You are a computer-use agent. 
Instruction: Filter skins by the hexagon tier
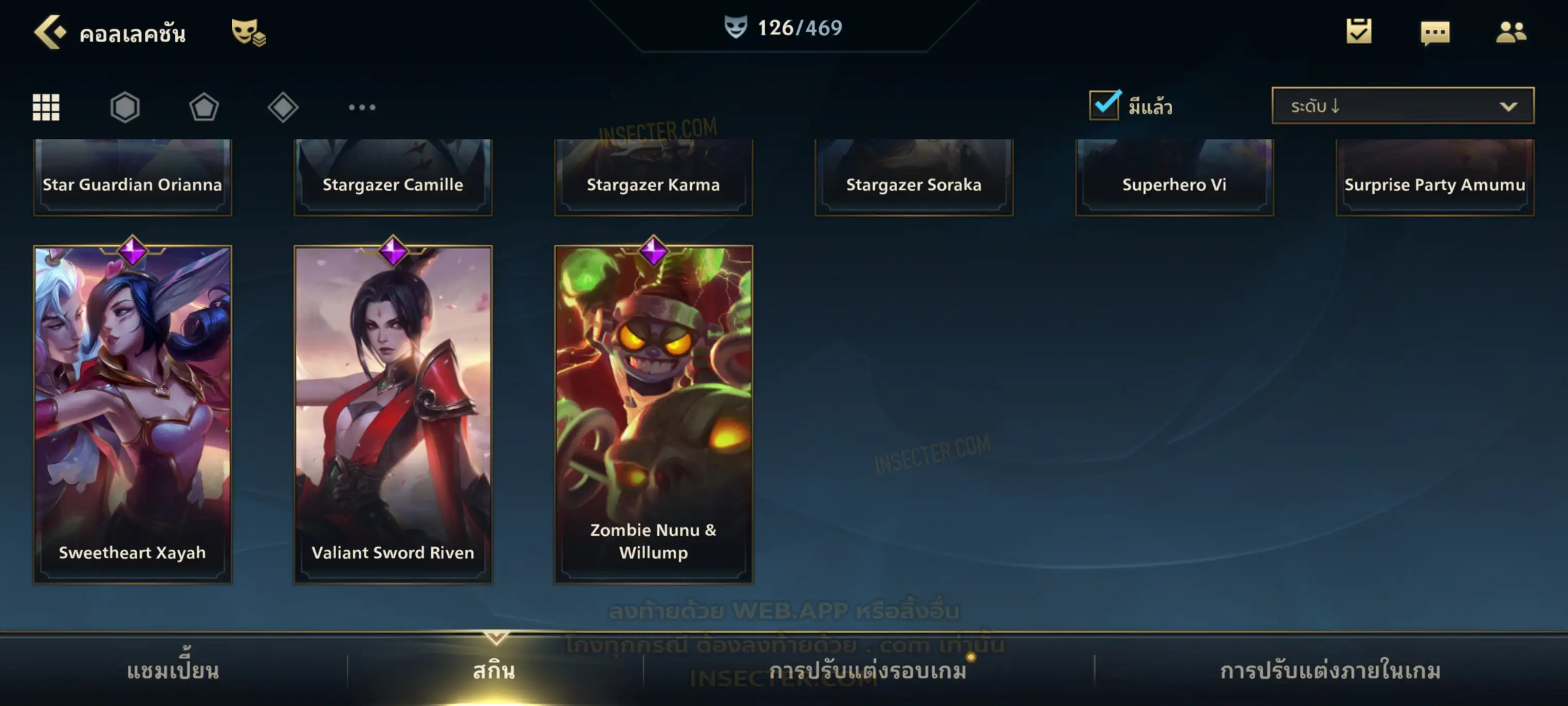[125, 107]
